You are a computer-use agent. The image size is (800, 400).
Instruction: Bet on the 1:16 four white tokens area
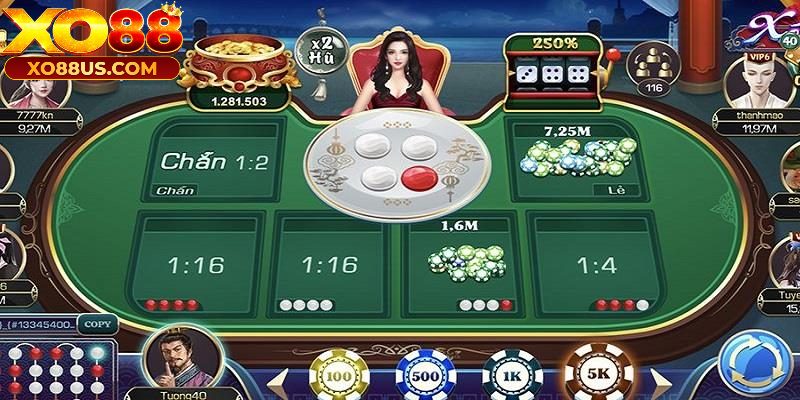coord(329,263)
